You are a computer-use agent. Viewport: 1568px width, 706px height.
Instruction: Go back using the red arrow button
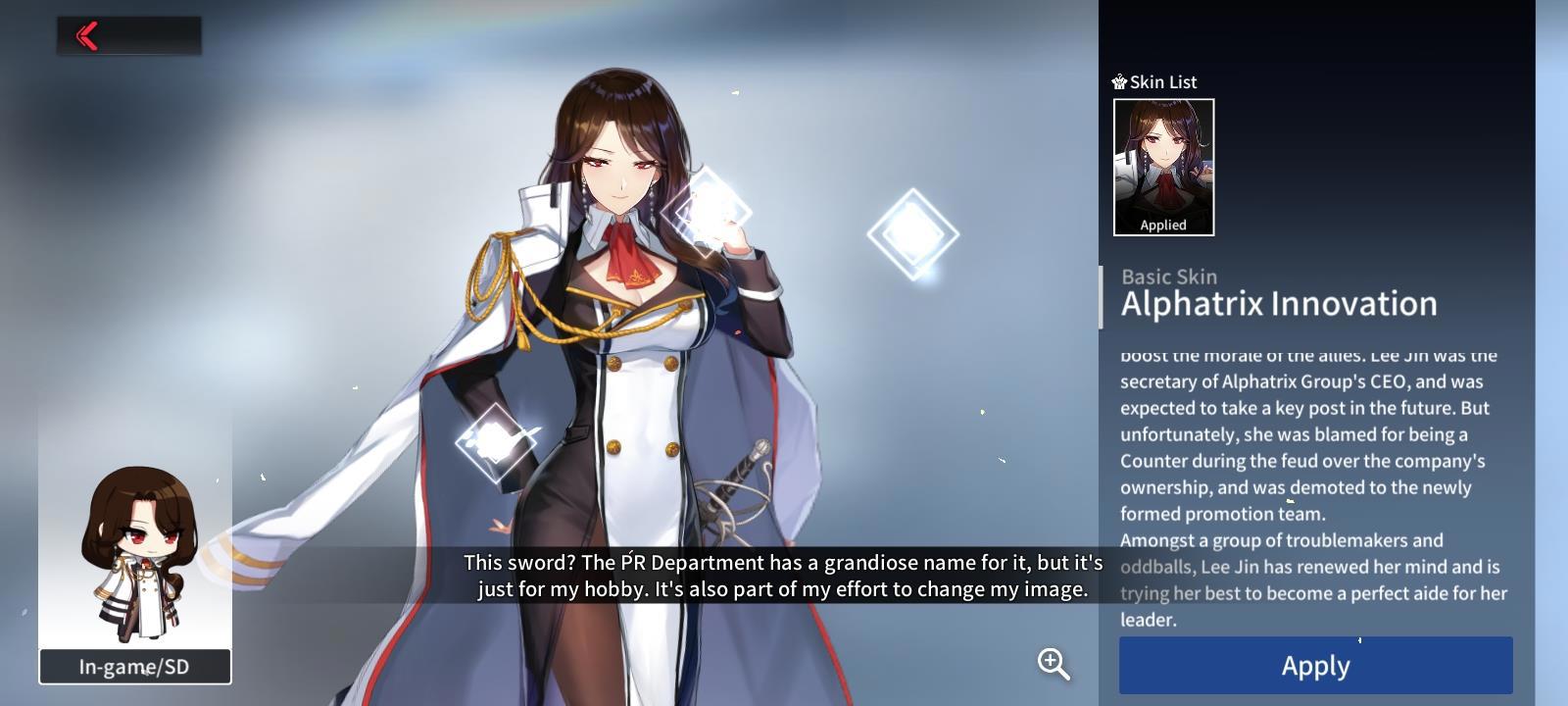pyautogui.click(x=88, y=36)
